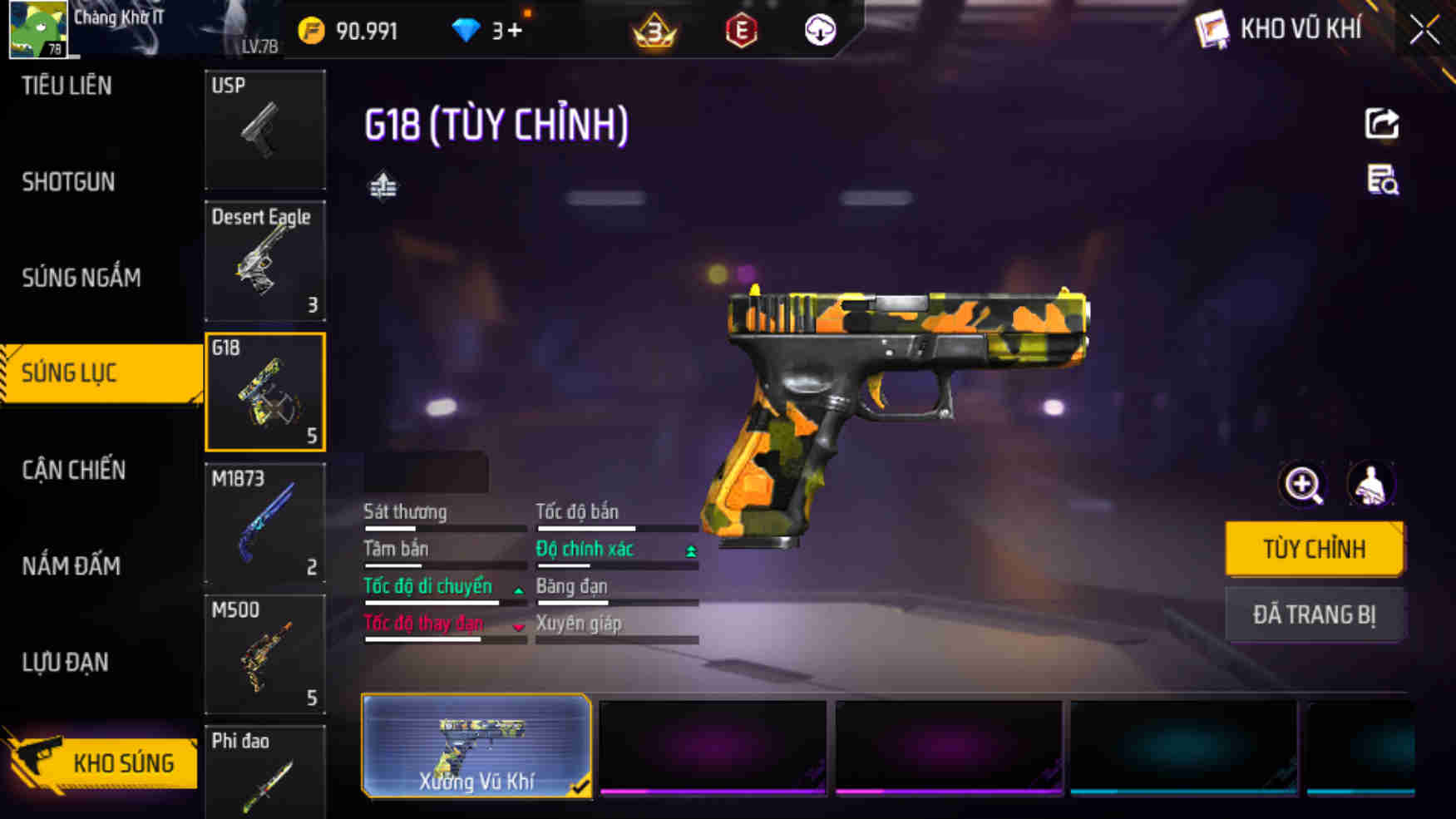The width and height of the screenshot is (1456, 819).
Task: Open the SHOTGUN weapon category
Action: [x=68, y=181]
